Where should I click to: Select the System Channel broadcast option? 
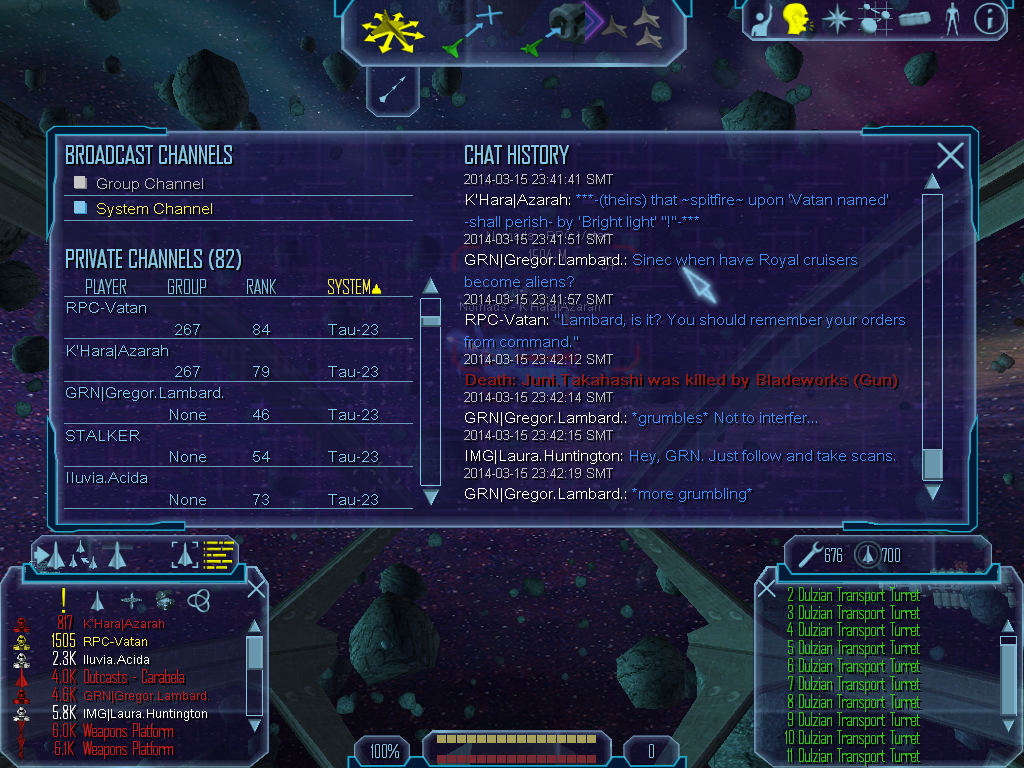[x=154, y=209]
